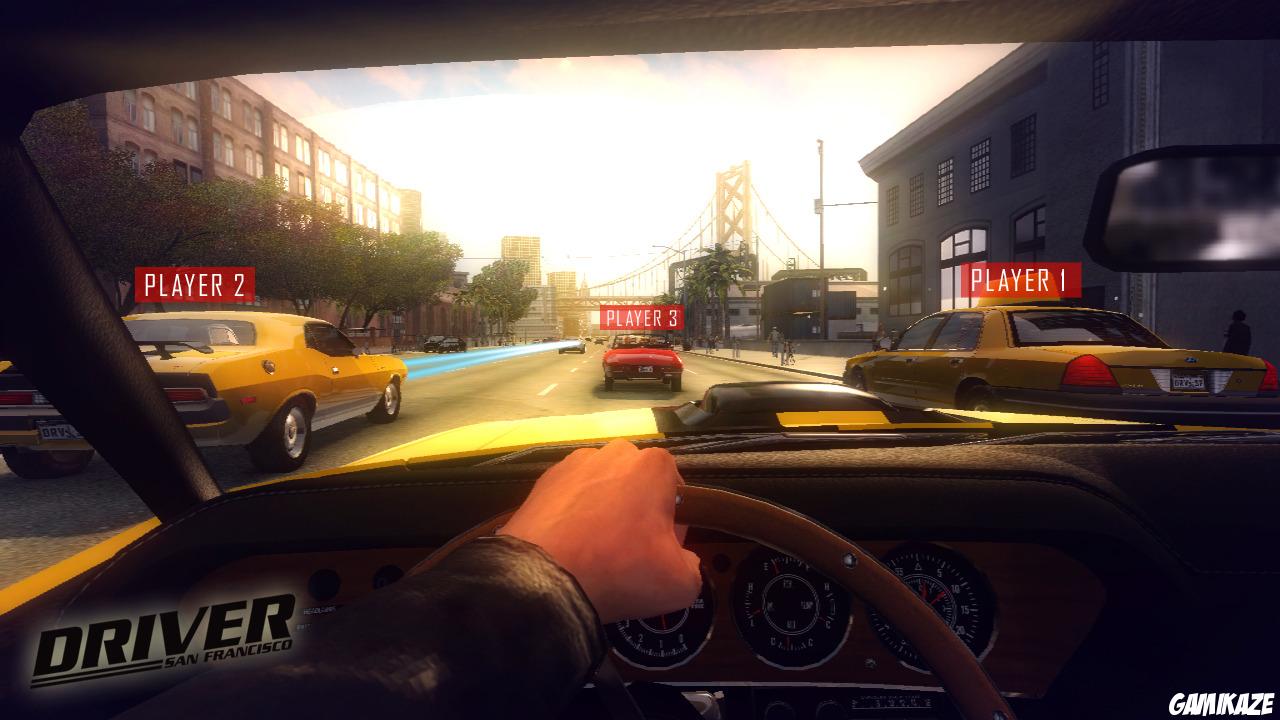This screenshot has width=1280, height=720.
Task: Expand the Player 1 label above the taxi
Action: 1022,282
